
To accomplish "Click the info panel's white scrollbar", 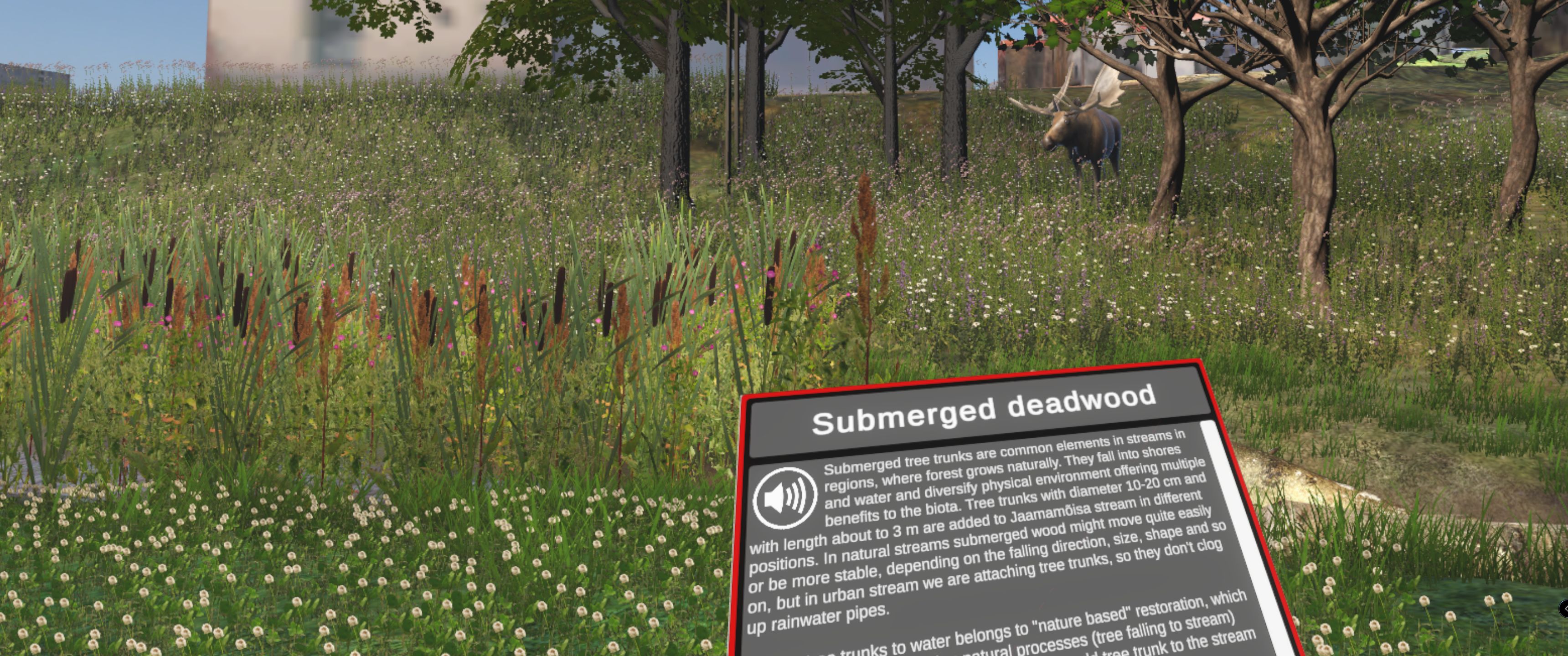I will click(x=1242, y=536).
